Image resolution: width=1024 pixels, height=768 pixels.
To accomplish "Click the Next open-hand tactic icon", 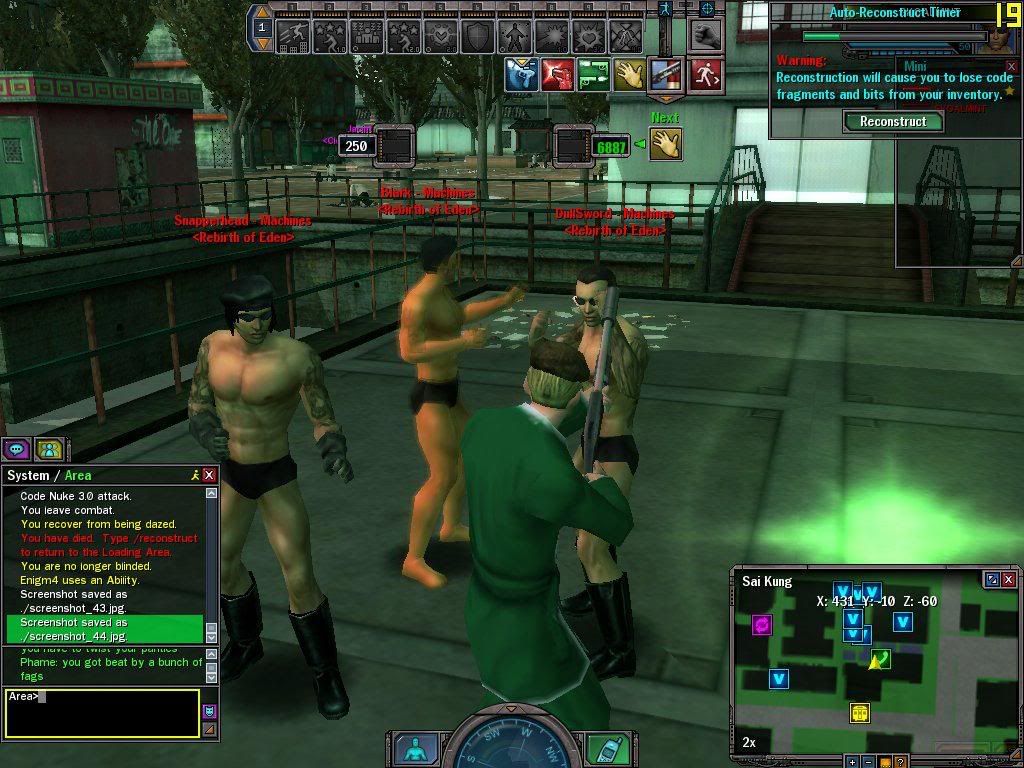I will (x=665, y=143).
